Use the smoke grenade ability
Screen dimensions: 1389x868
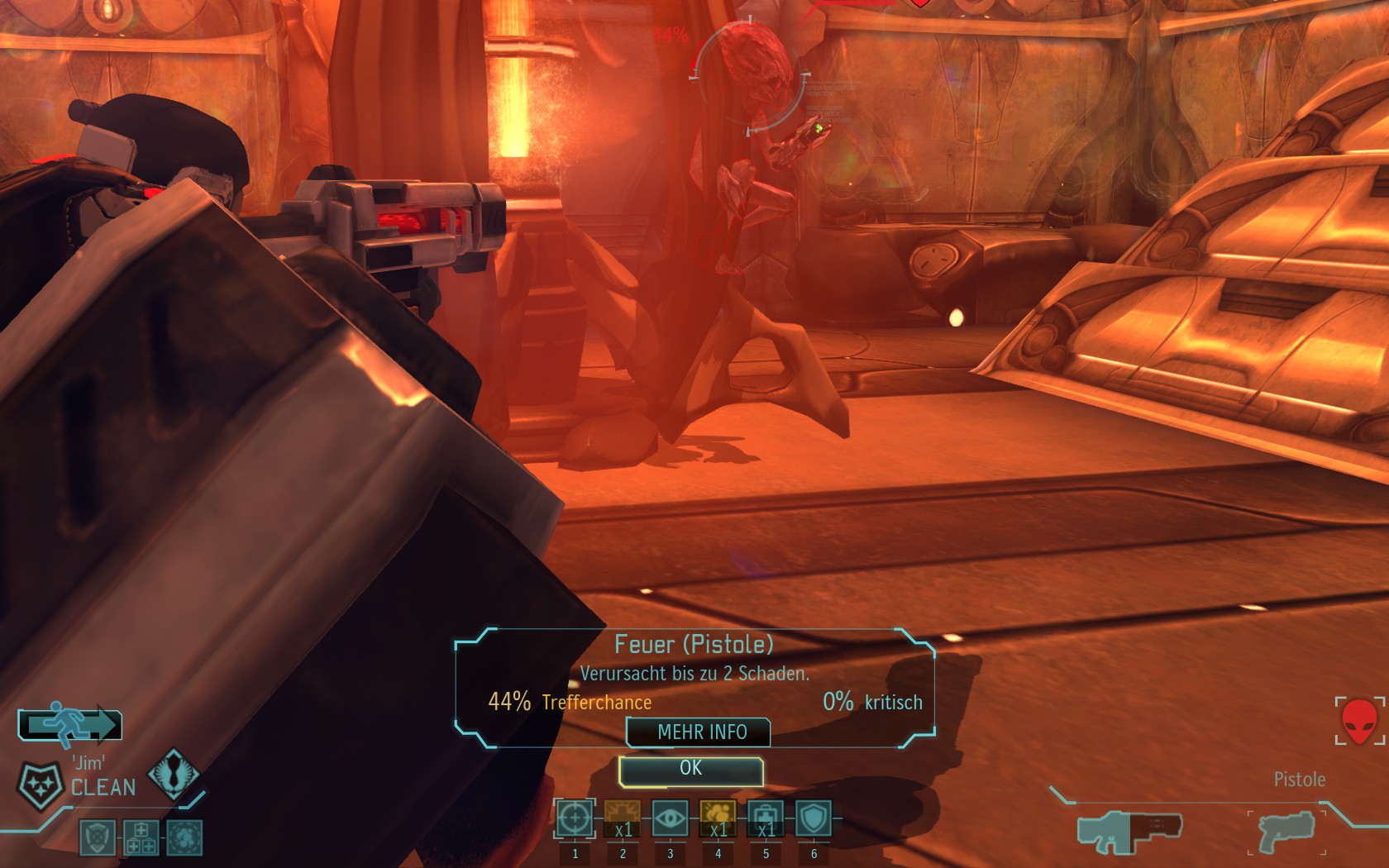[x=718, y=819]
